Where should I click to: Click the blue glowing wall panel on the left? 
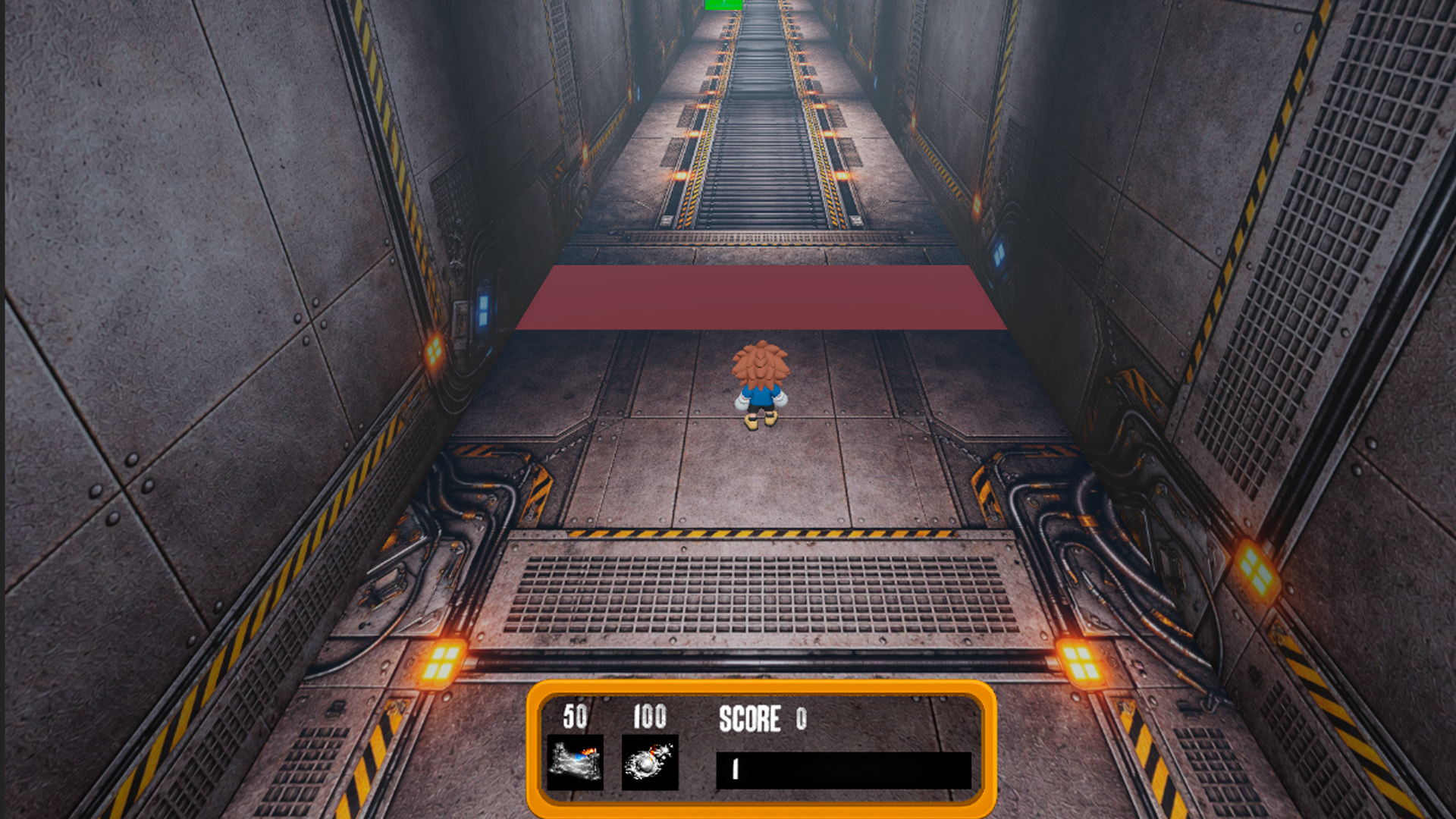(482, 306)
